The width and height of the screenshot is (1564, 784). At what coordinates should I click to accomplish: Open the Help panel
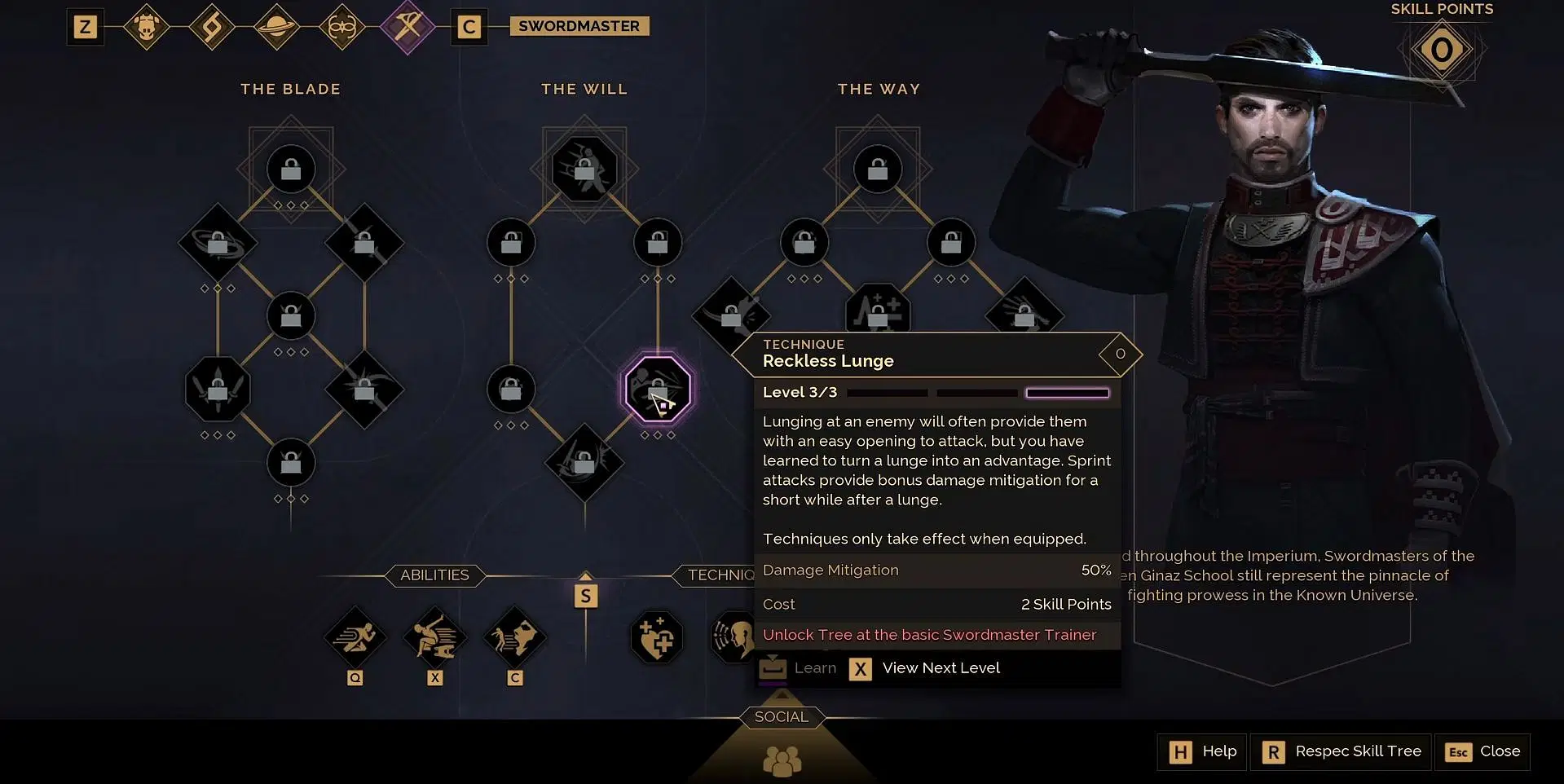point(1202,751)
